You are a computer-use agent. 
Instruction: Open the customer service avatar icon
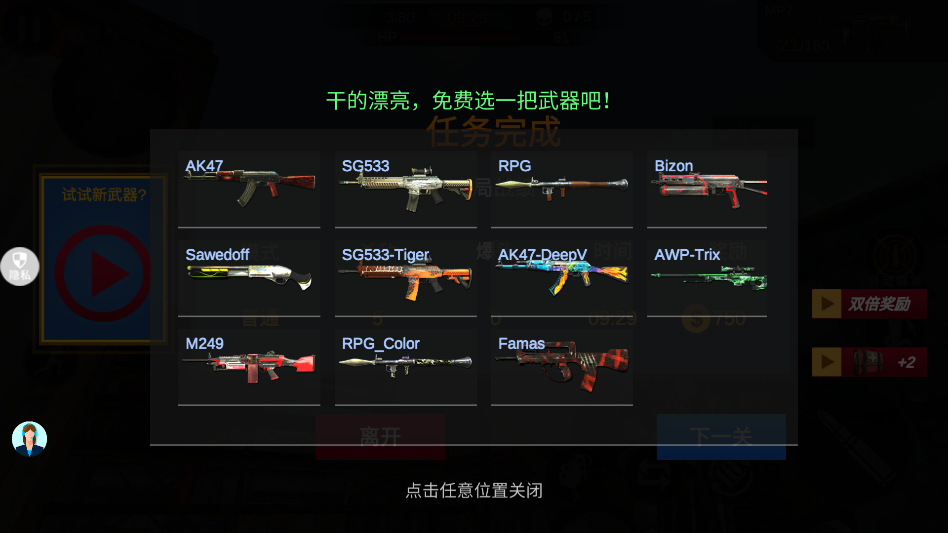(x=29, y=439)
